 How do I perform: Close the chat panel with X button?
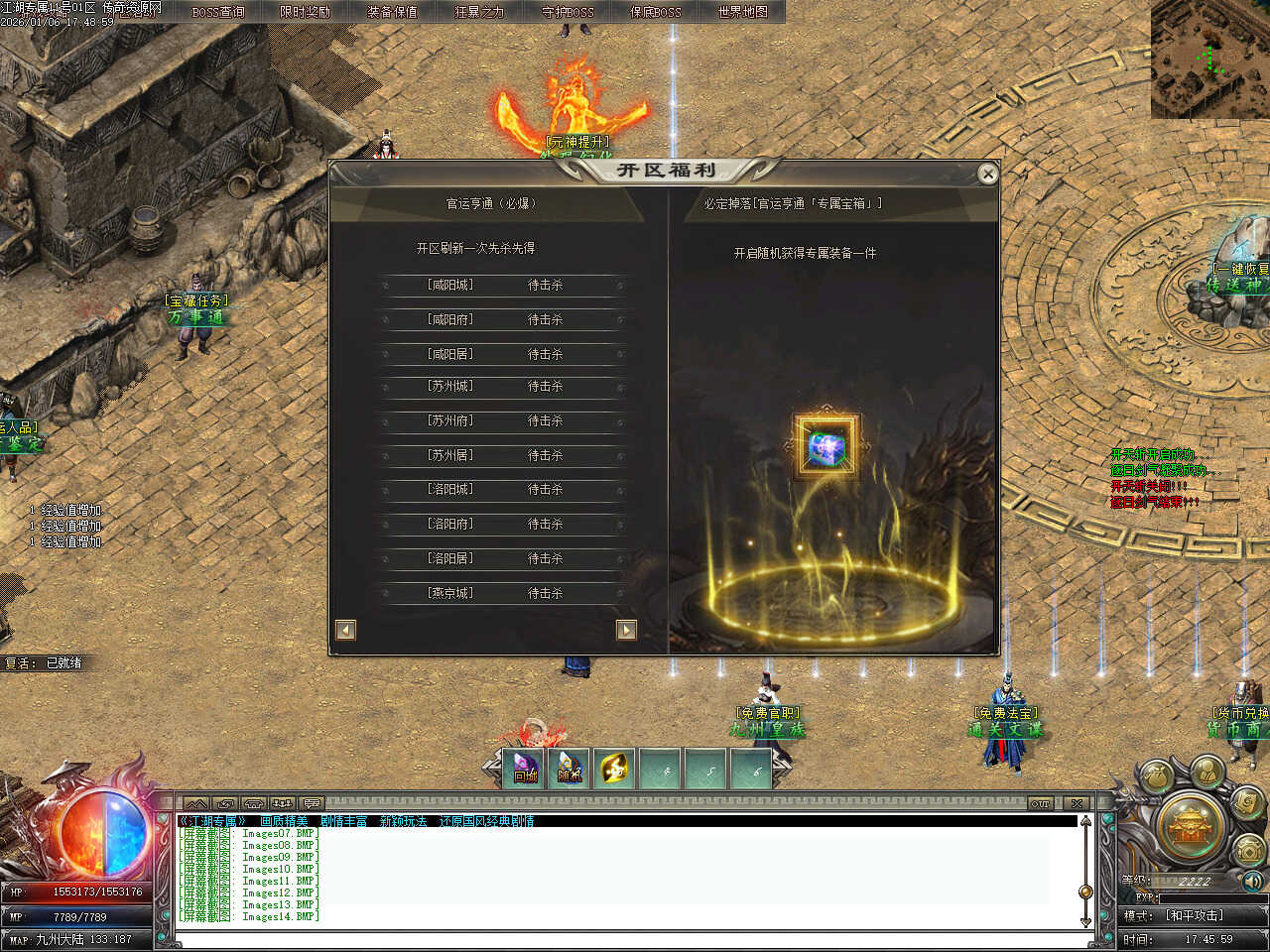[x=1077, y=803]
